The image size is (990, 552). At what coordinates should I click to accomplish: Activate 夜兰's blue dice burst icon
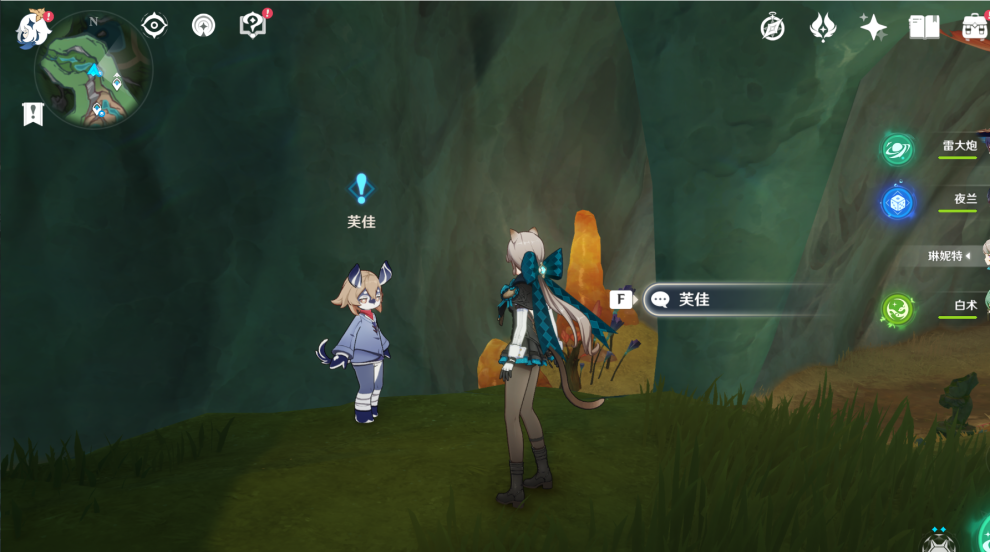click(898, 203)
